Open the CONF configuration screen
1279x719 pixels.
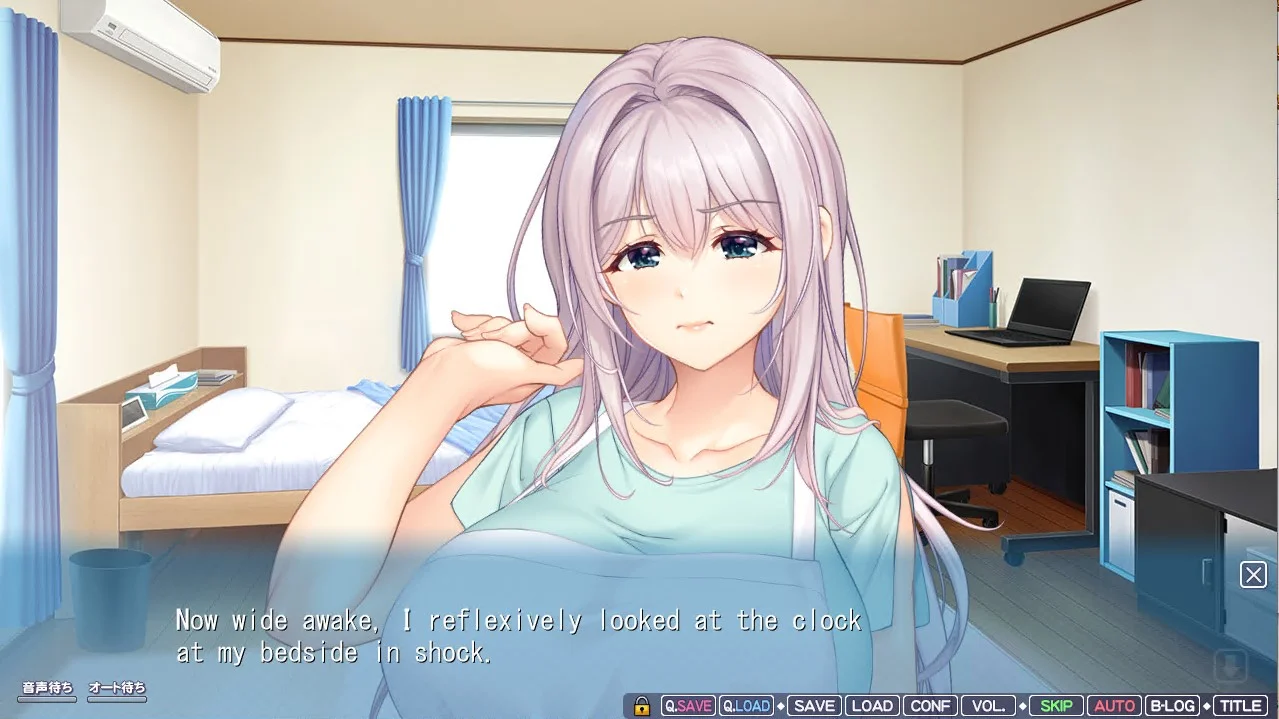930,706
